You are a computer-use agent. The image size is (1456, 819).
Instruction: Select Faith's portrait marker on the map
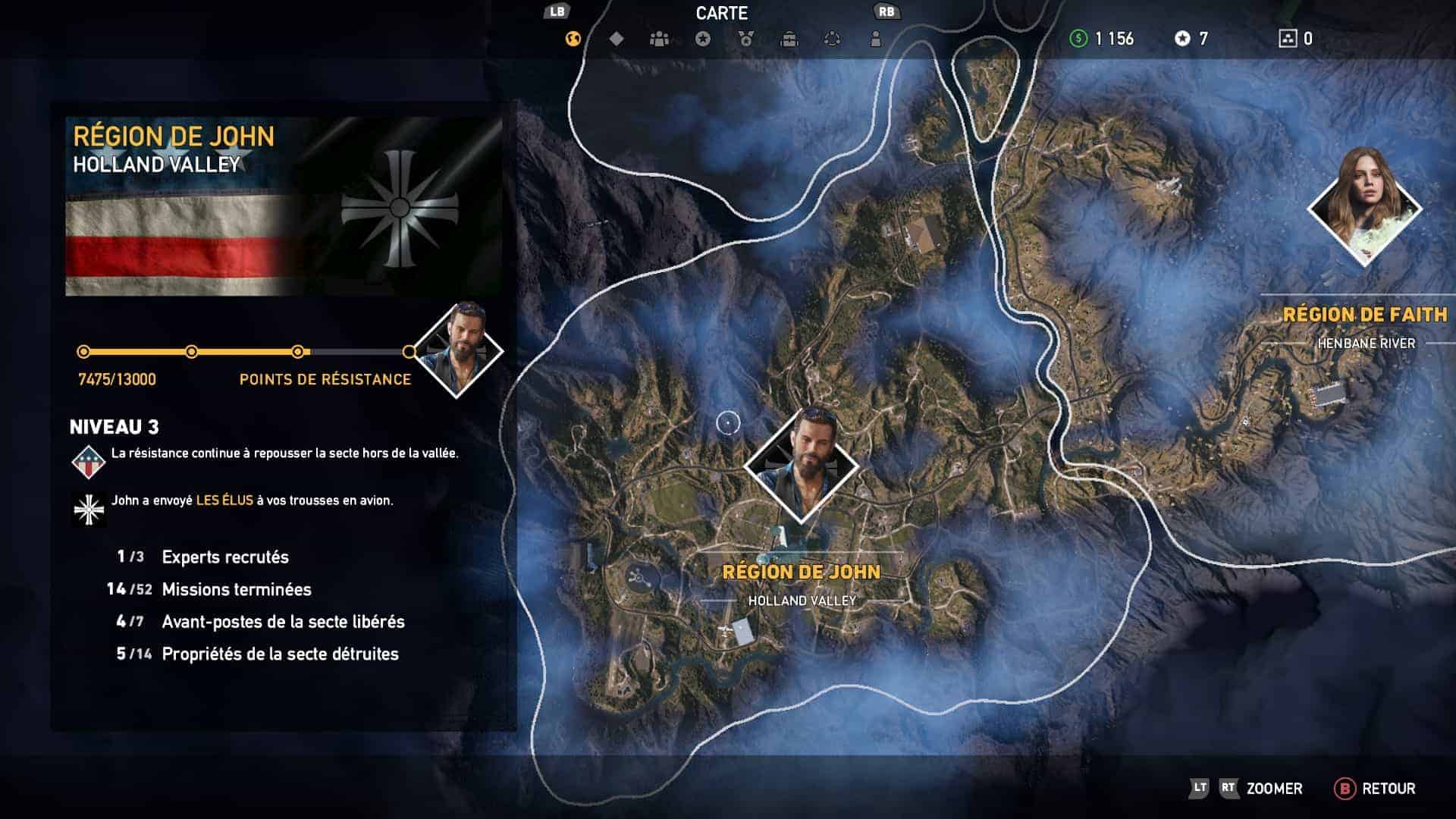point(1365,207)
